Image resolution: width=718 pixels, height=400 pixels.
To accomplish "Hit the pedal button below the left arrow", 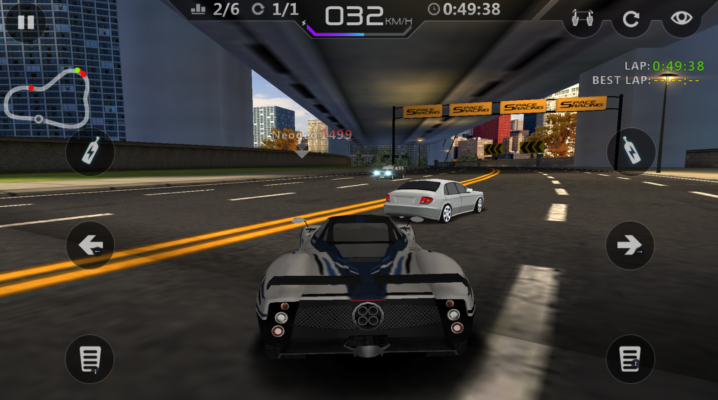I will tap(91, 358).
